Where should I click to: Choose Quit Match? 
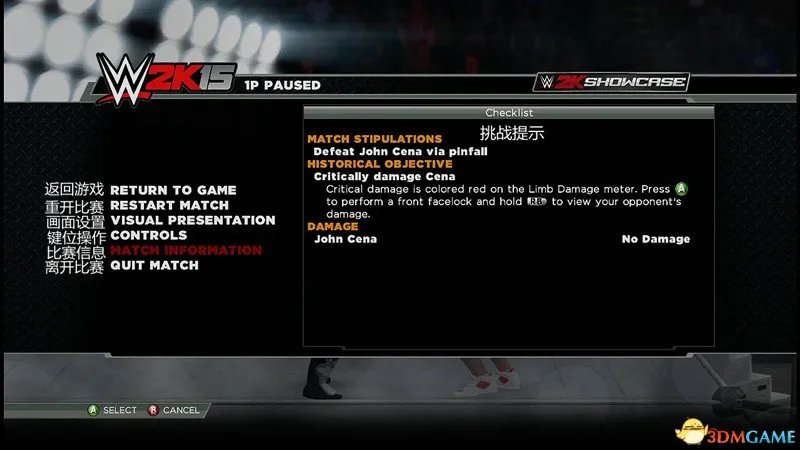click(154, 265)
